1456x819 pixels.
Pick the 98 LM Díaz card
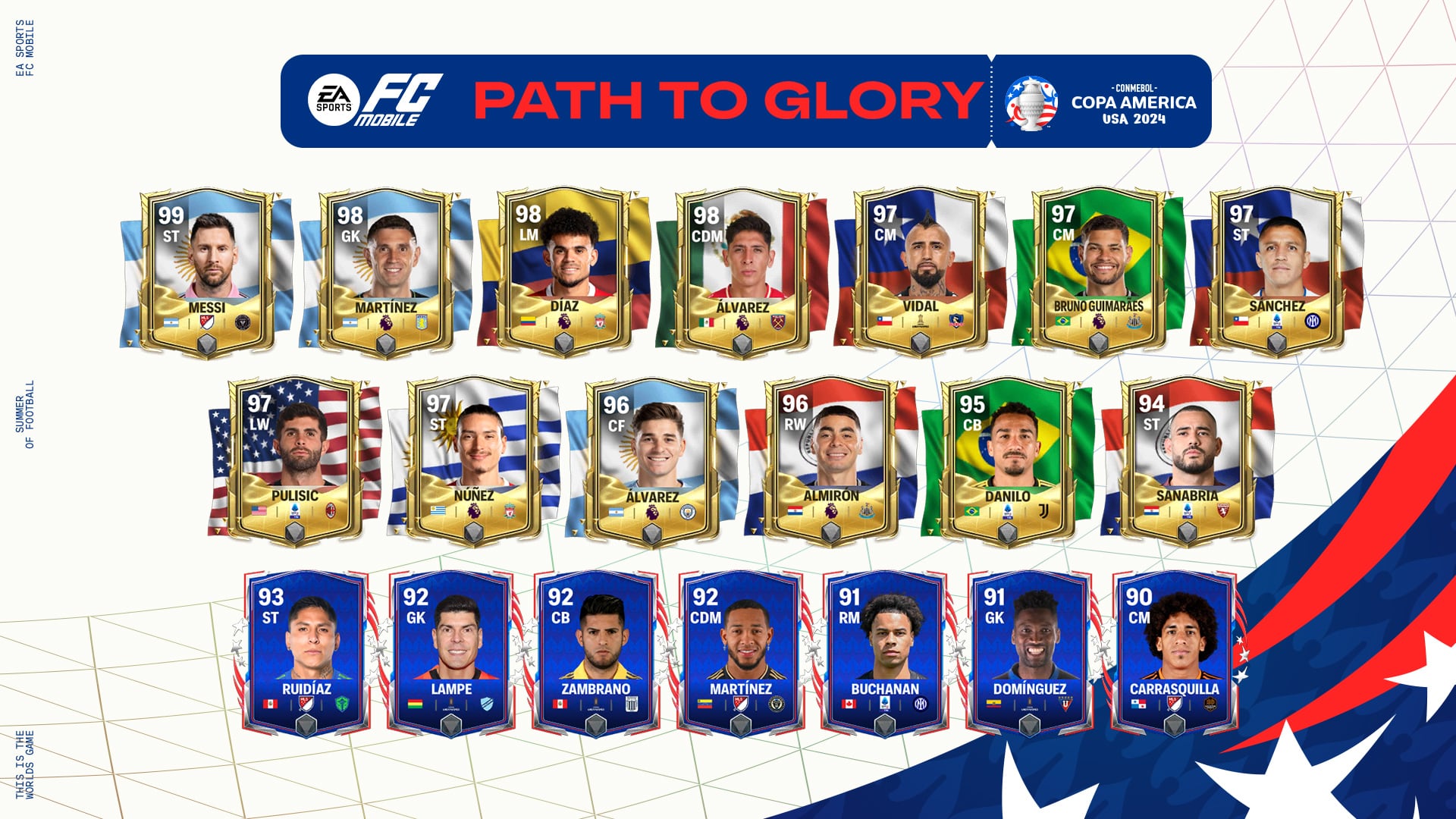(564, 273)
